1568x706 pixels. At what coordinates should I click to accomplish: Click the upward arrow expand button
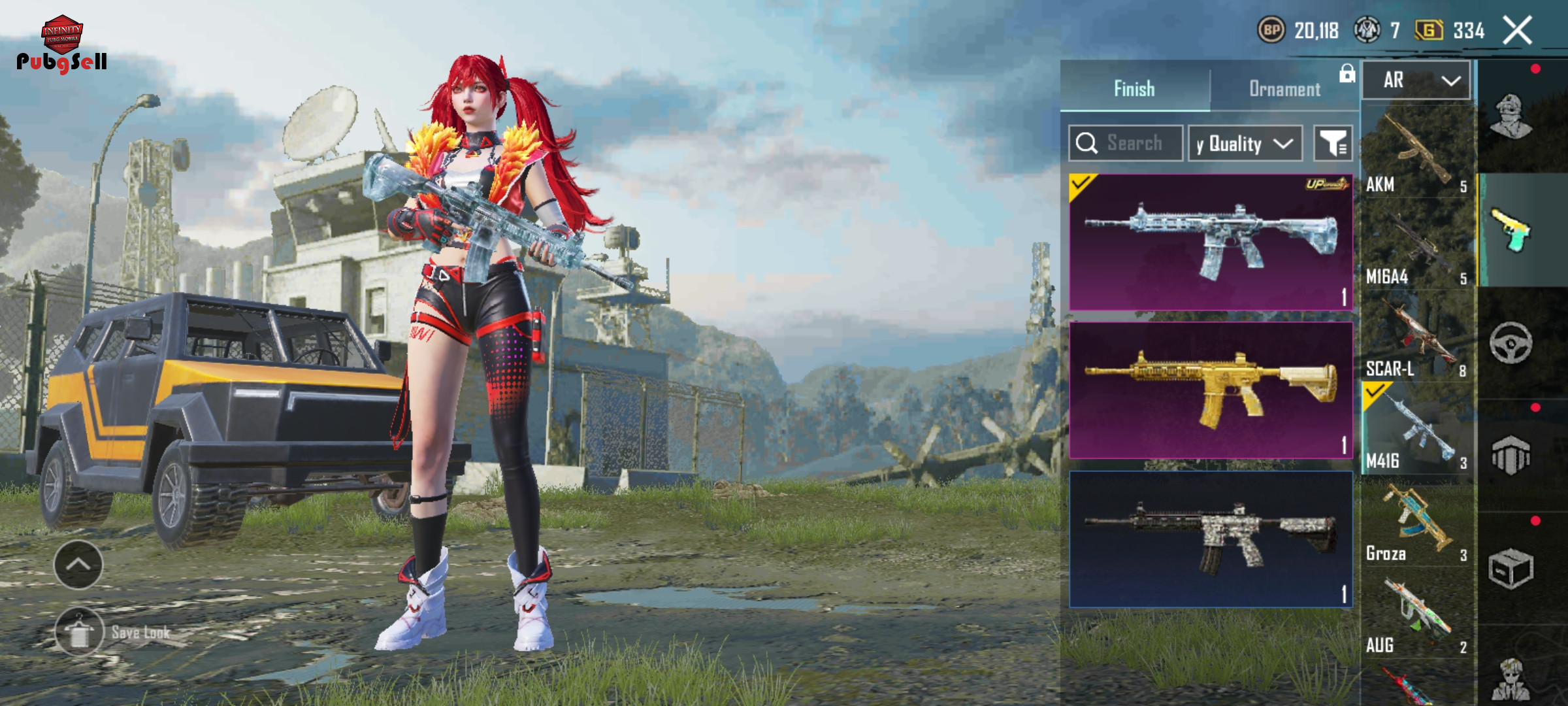pyautogui.click(x=78, y=565)
